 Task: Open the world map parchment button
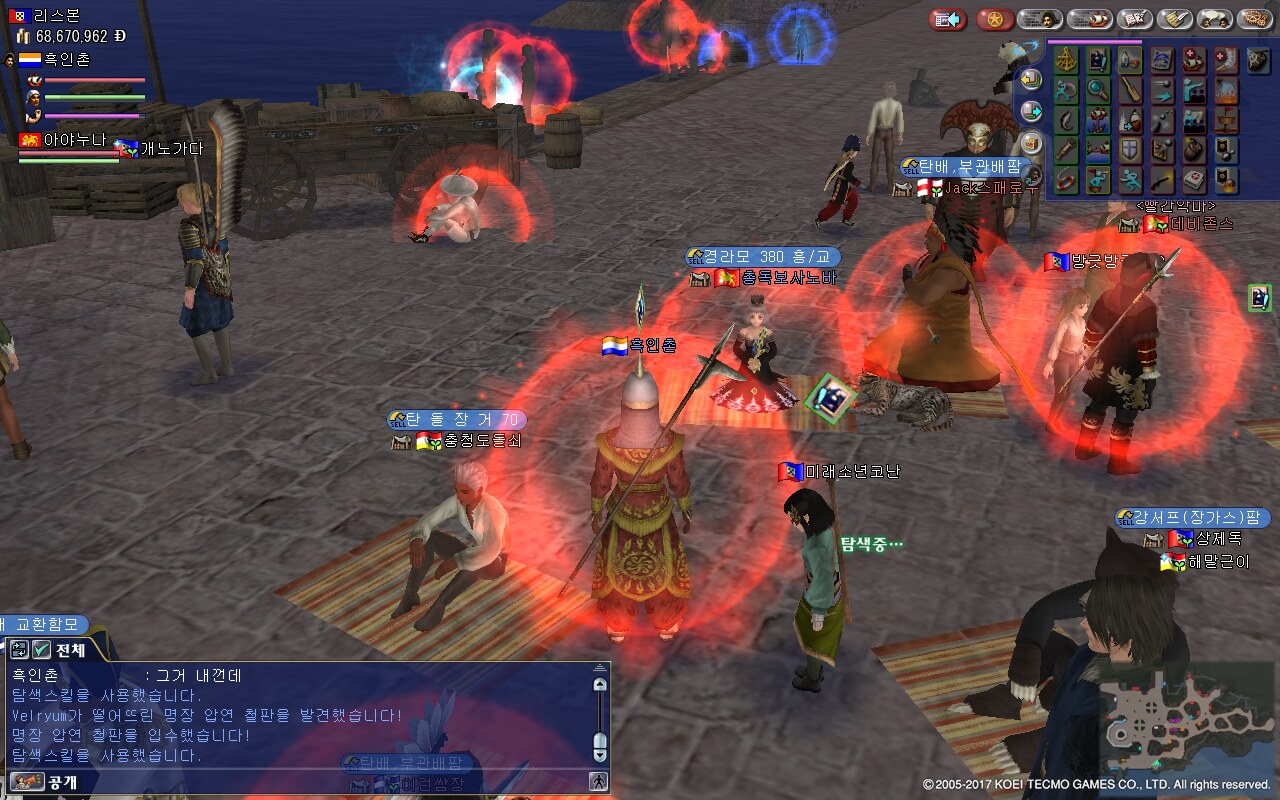tap(1254, 19)
